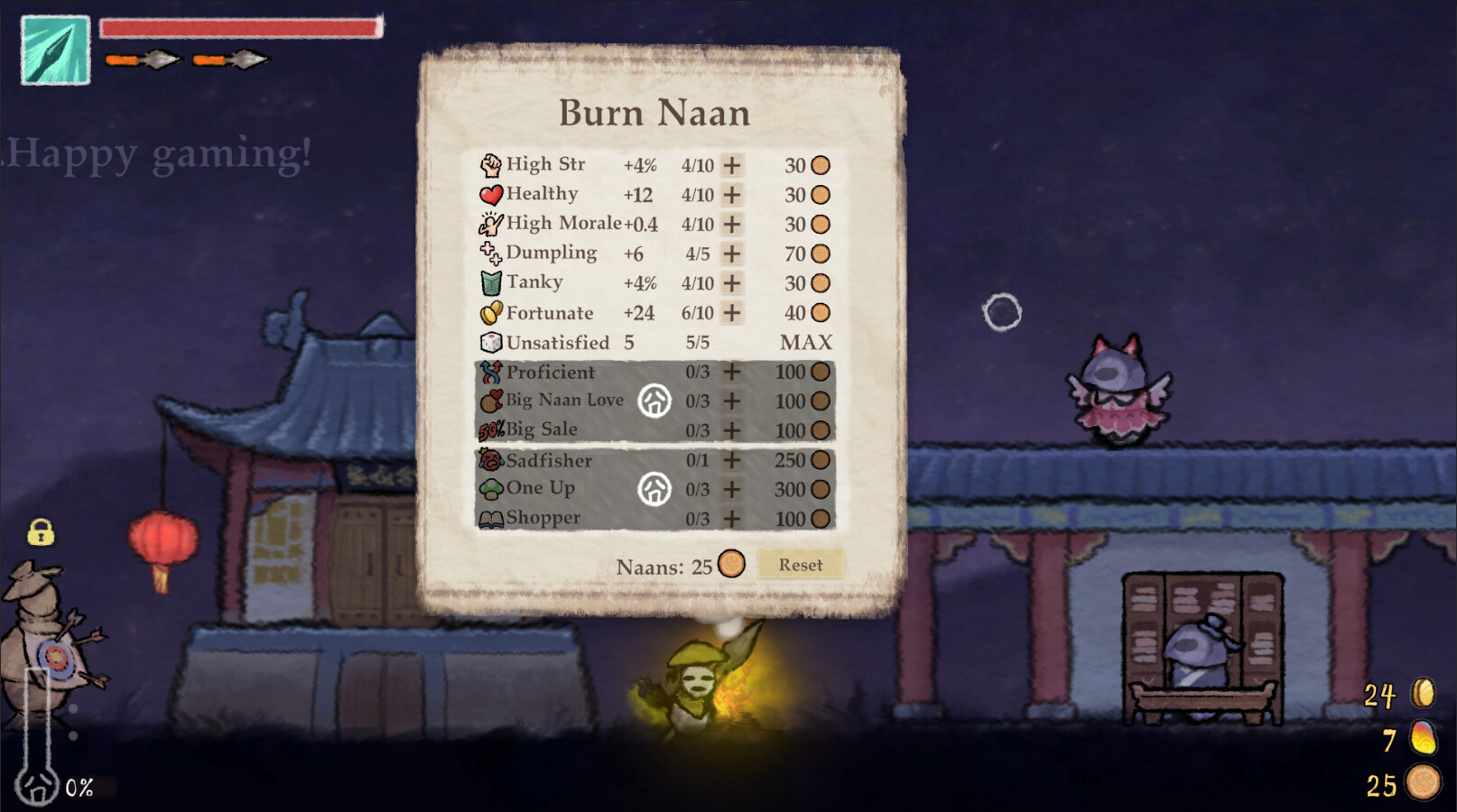Image resolution: width=1457 pixels, height=812 pixels.
Task: Add a level to One Up
Action: [732, 489]
